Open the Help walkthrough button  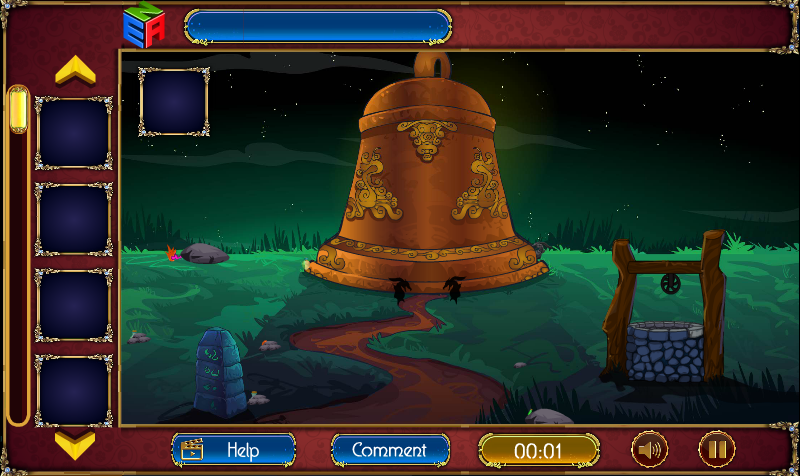pos(234,450)
